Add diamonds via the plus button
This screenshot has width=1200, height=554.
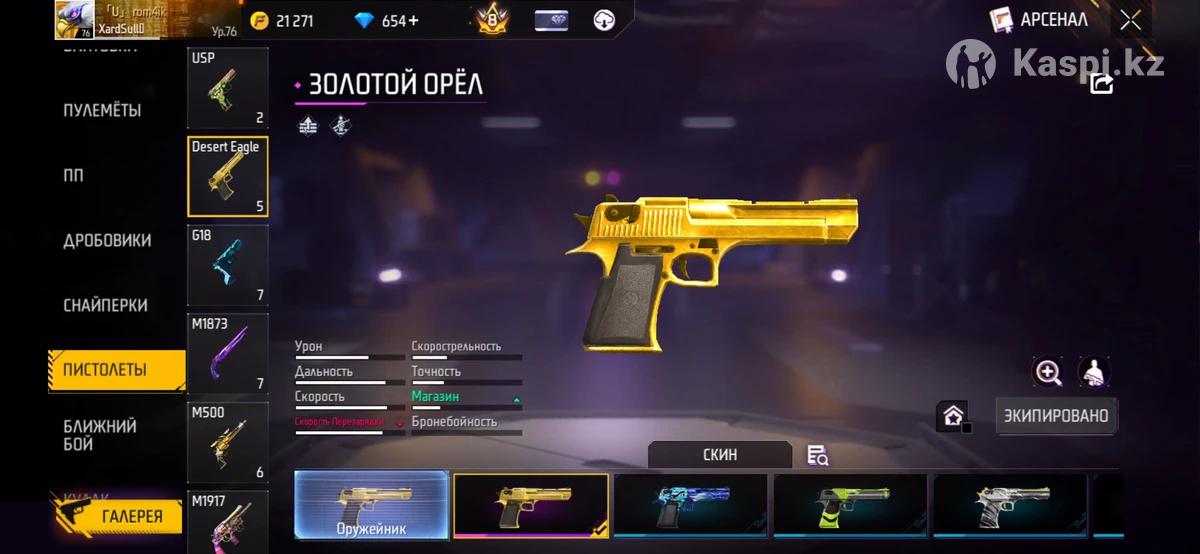[x=413, y=21]
